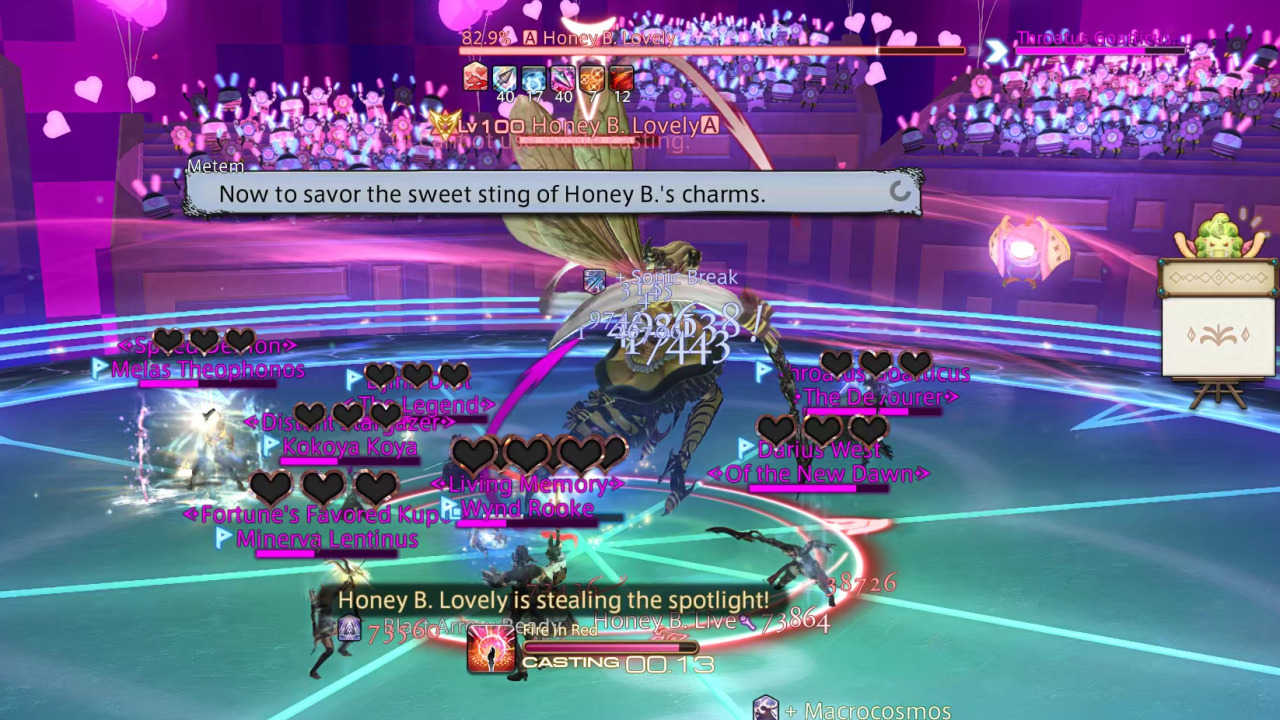Image resolution: width=1280 pixels, height=720 pixels.
Task: Click the Kokoya Koya player nameplate
Action: click(x=349, y=447)
